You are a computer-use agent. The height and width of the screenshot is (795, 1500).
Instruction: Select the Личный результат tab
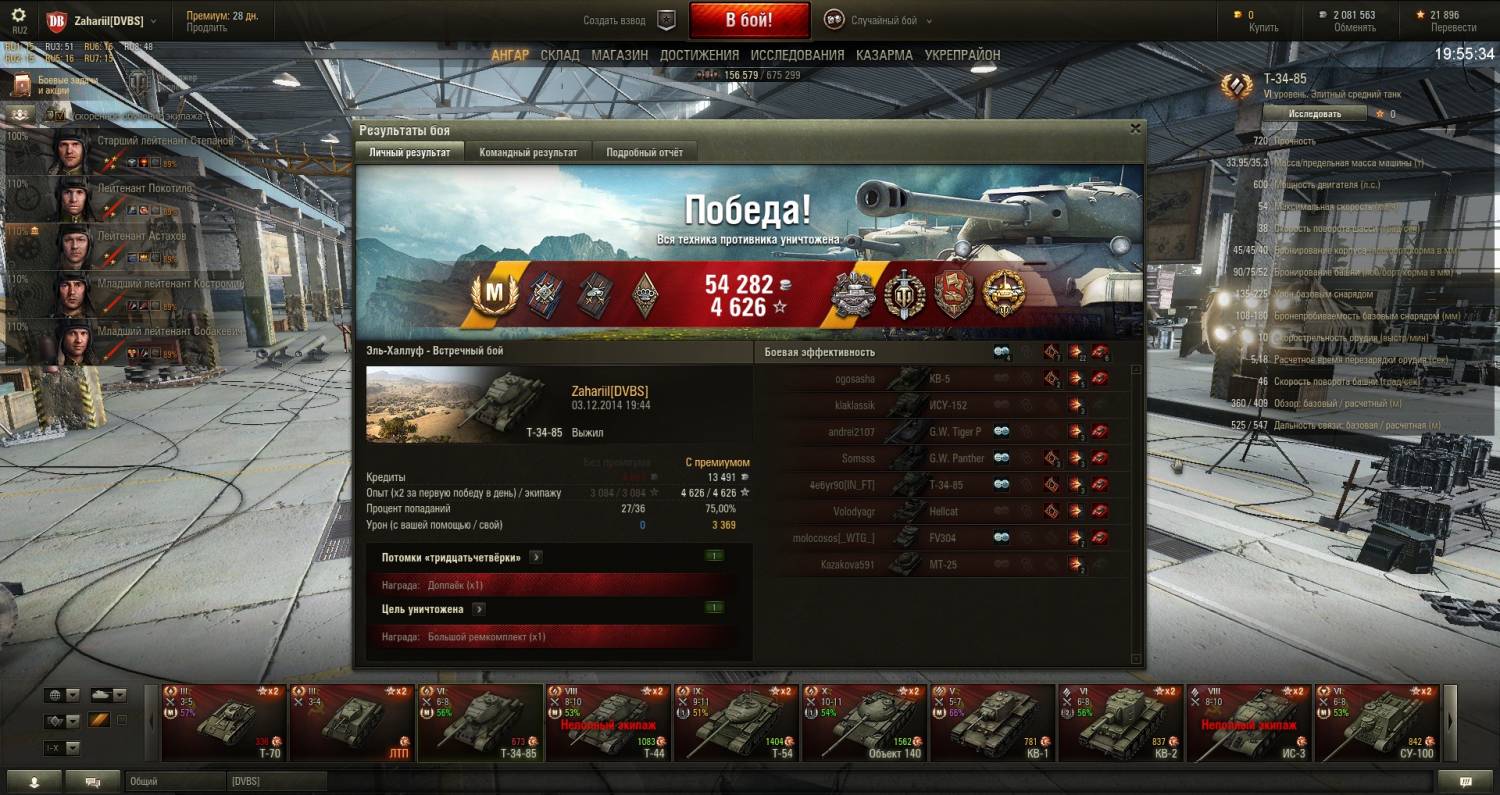click(409, 152)
